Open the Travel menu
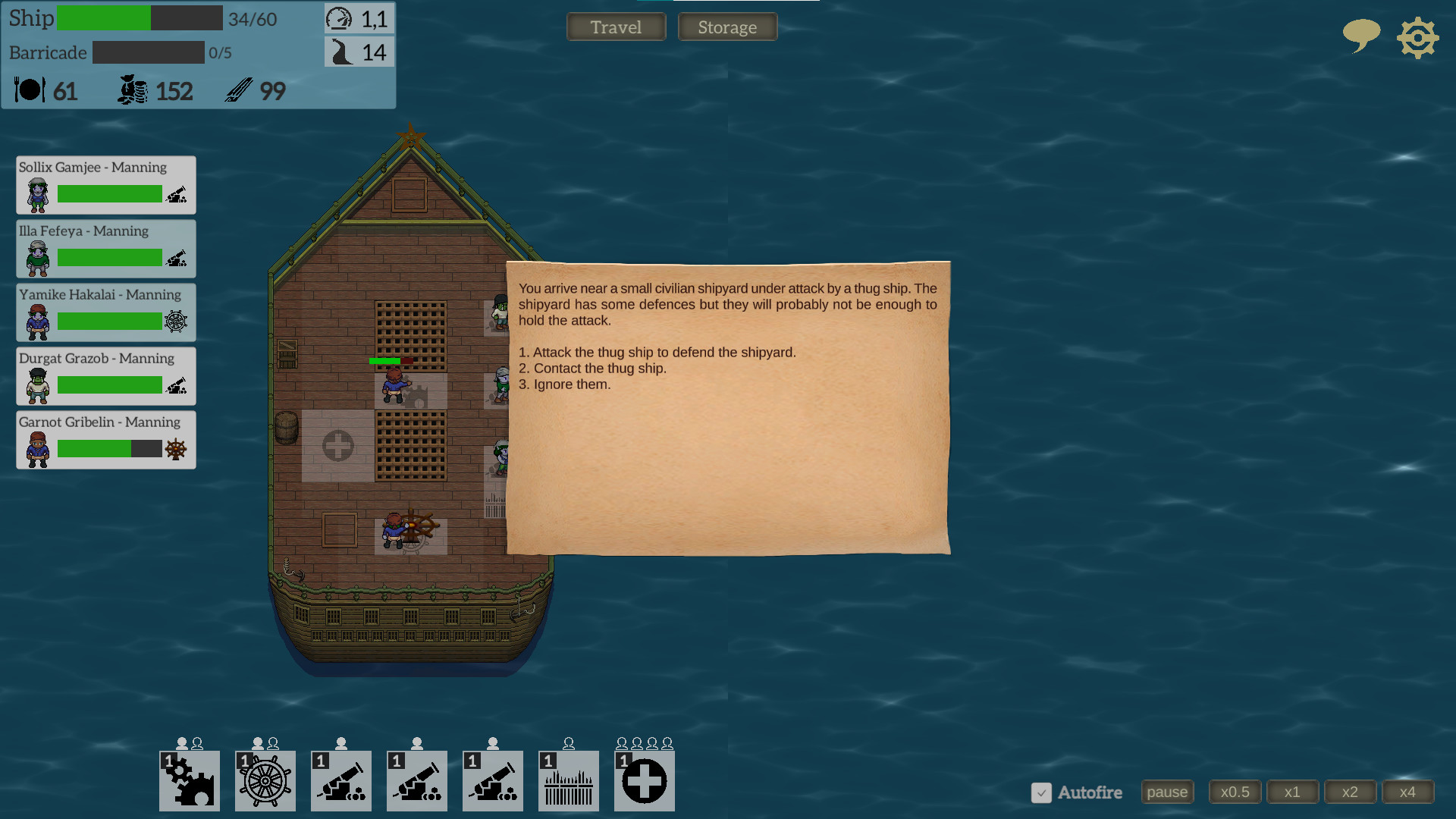Viewport: 1456px width, 819px height. [x=616, y=27]
